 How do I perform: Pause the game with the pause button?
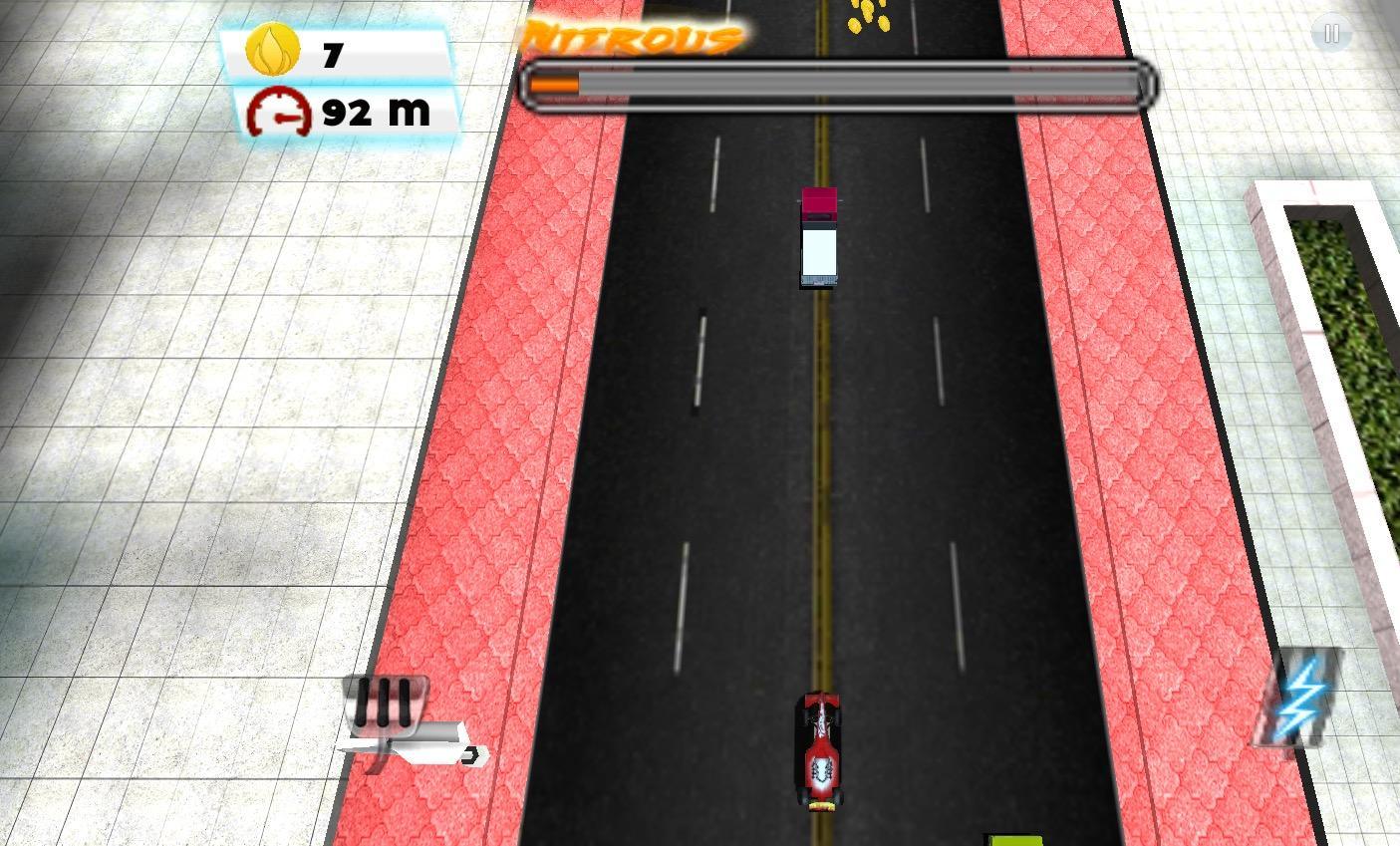[x=1331, y=33]
